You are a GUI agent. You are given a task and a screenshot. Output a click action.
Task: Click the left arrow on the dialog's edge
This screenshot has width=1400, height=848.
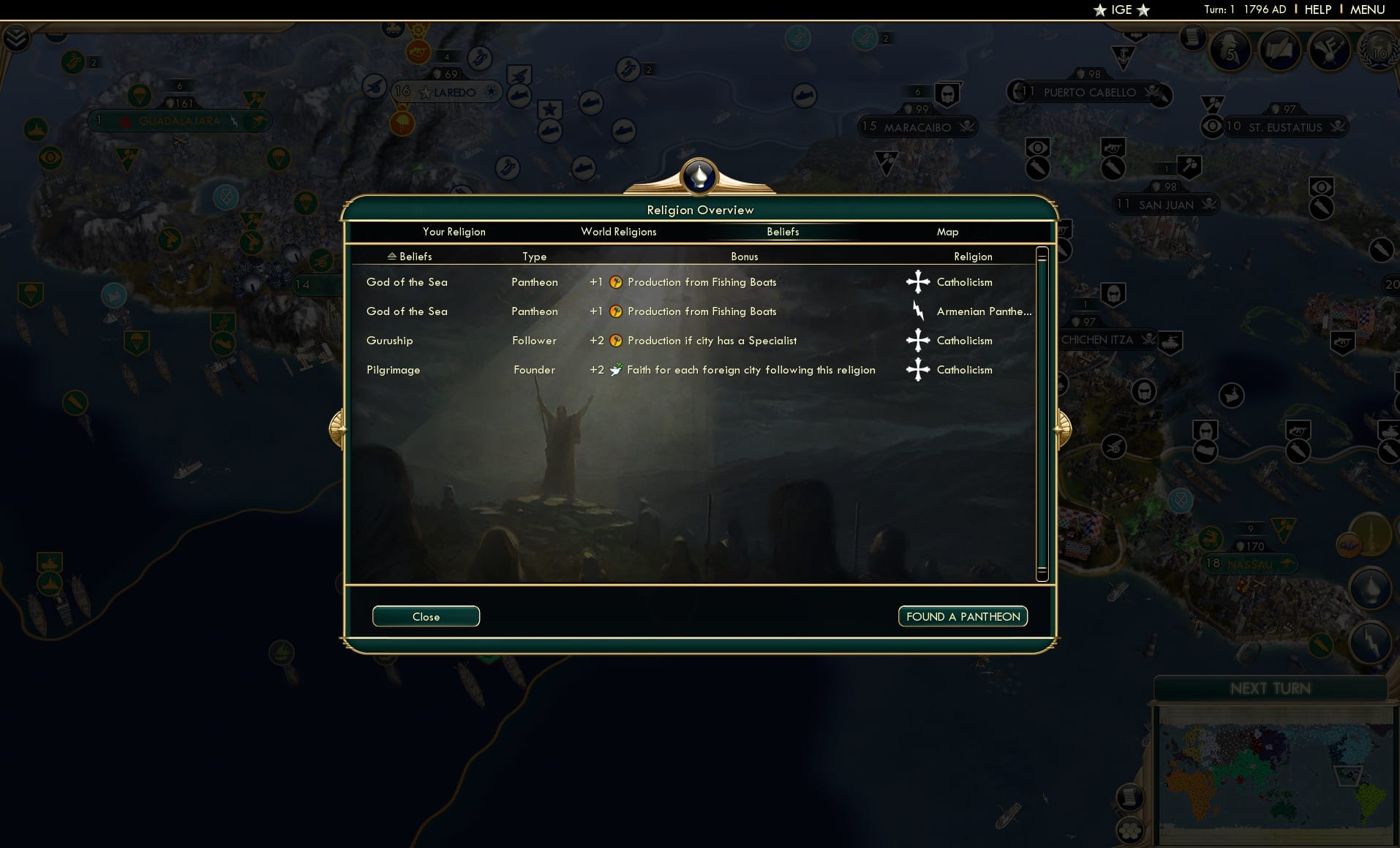pos(337,428)
